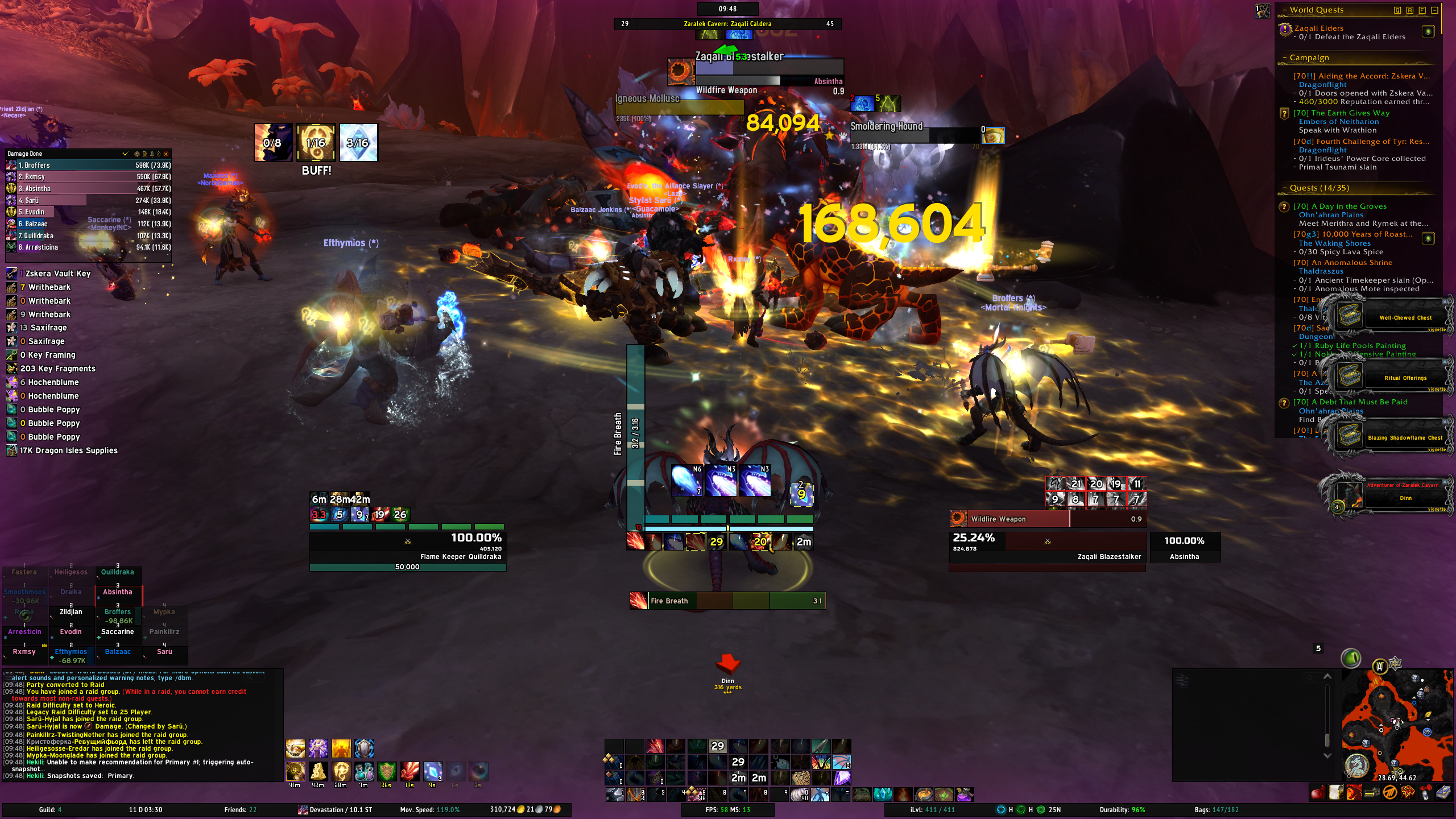The height and width of the screenshot is (819, 1456).
Task: Click Broffers' row in Damage Done meter
Action: 89,166
